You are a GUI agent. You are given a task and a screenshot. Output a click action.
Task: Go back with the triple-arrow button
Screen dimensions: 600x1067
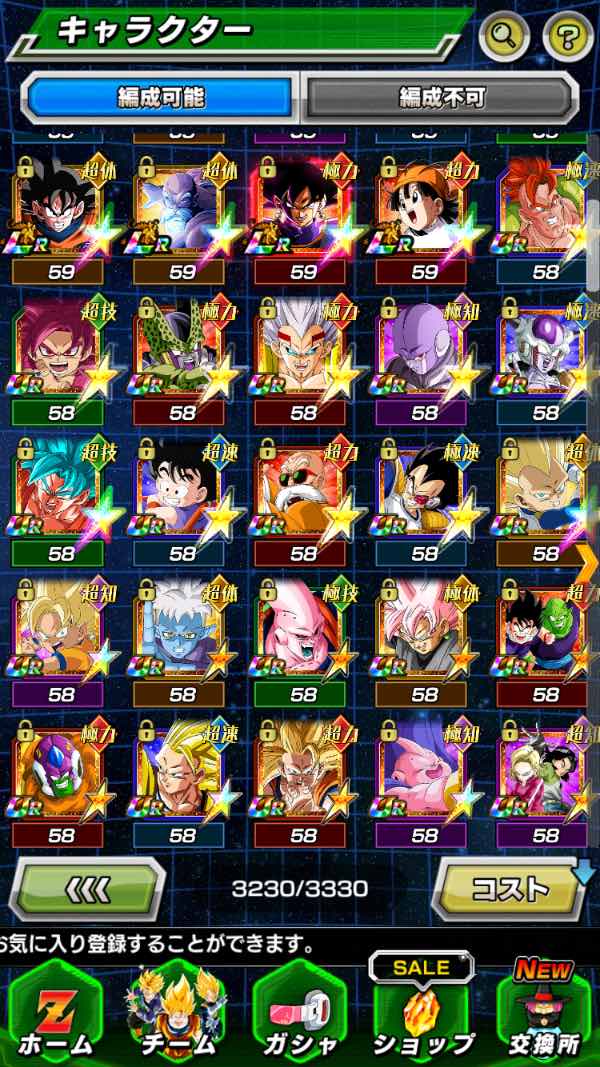pyautogui.click(x=87, y=887)
